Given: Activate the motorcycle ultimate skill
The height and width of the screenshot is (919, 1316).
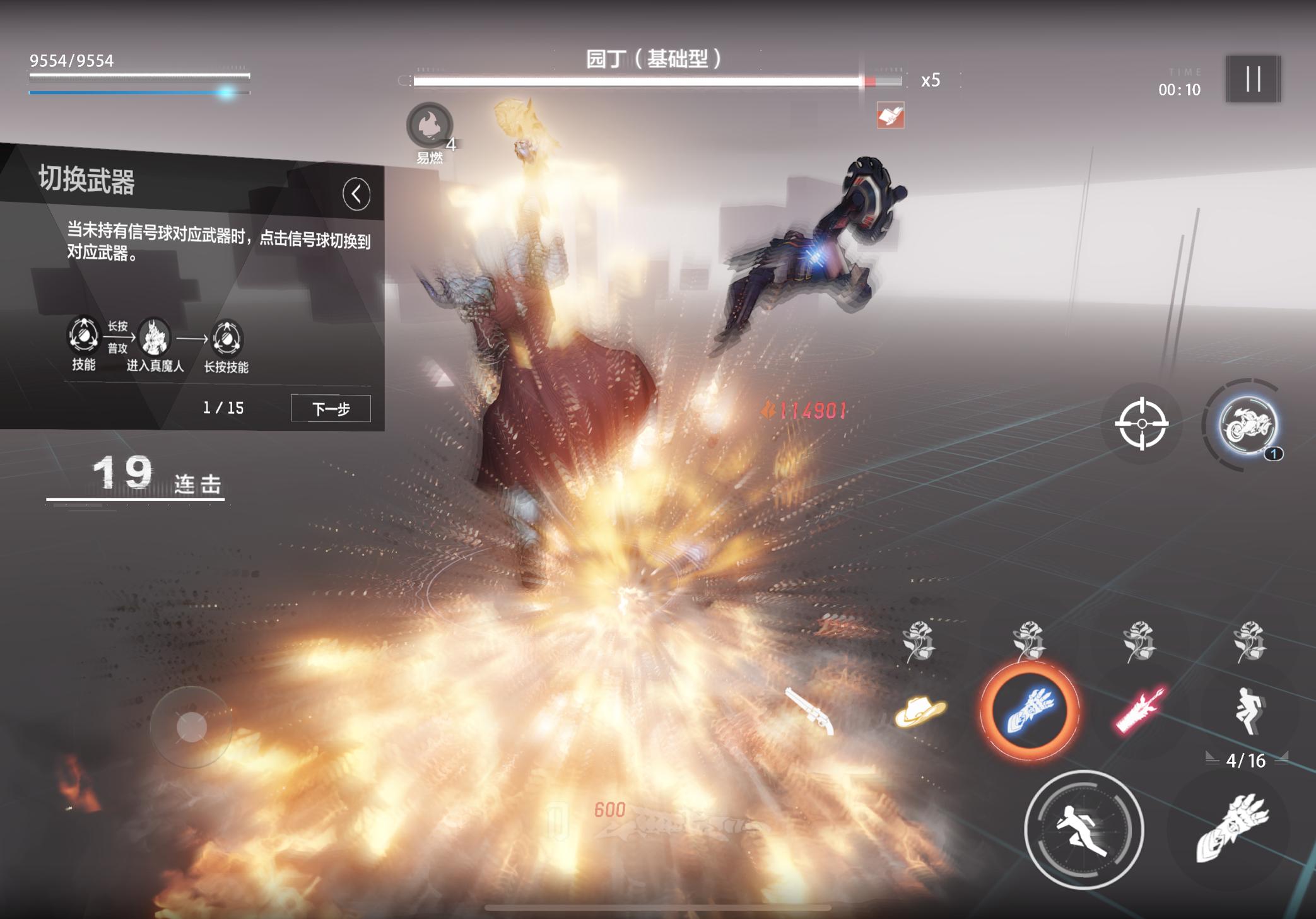Looking at the screenshot, I should 1247,425.
